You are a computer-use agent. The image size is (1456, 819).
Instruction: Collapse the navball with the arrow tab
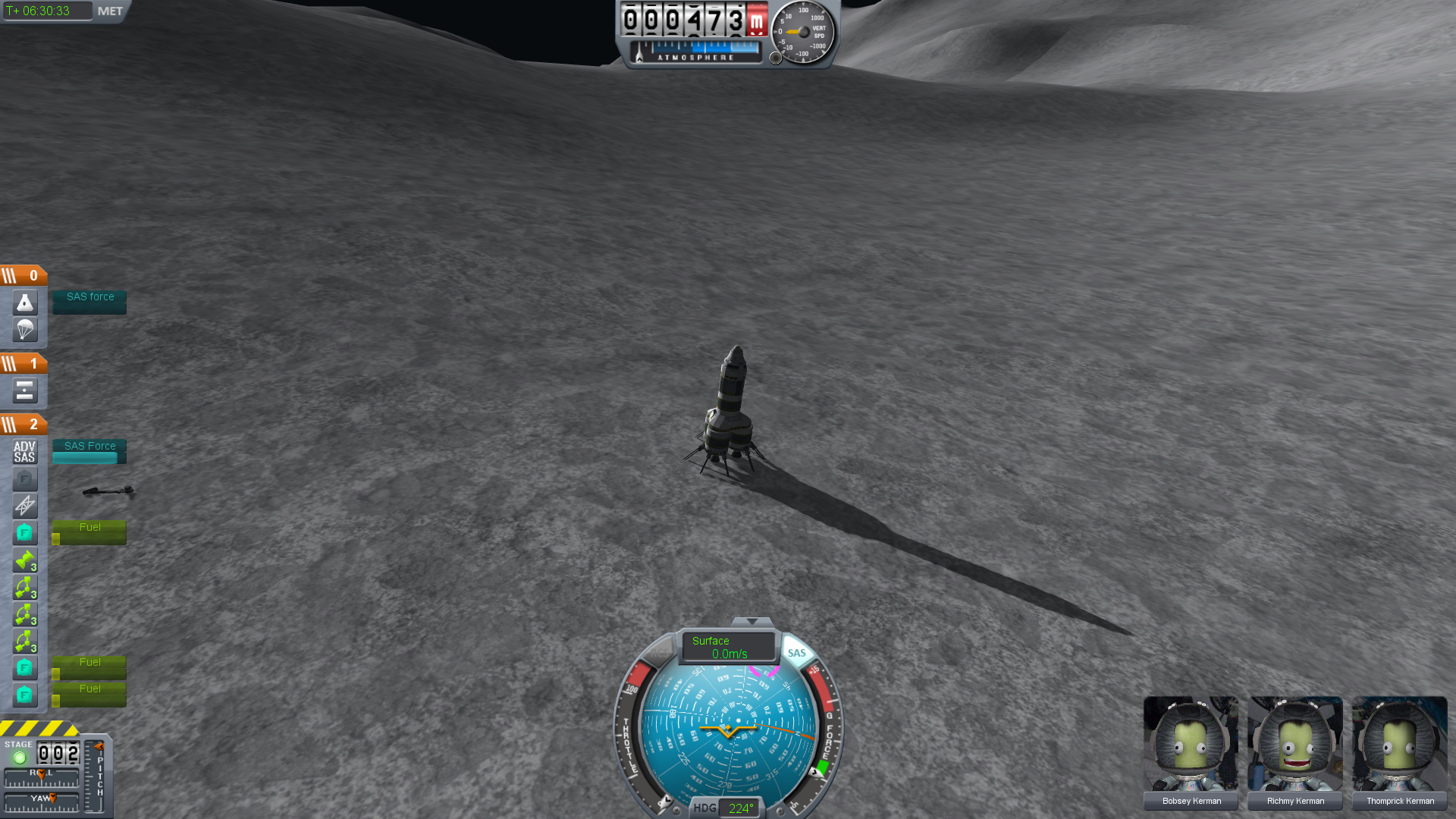(752, 622)
